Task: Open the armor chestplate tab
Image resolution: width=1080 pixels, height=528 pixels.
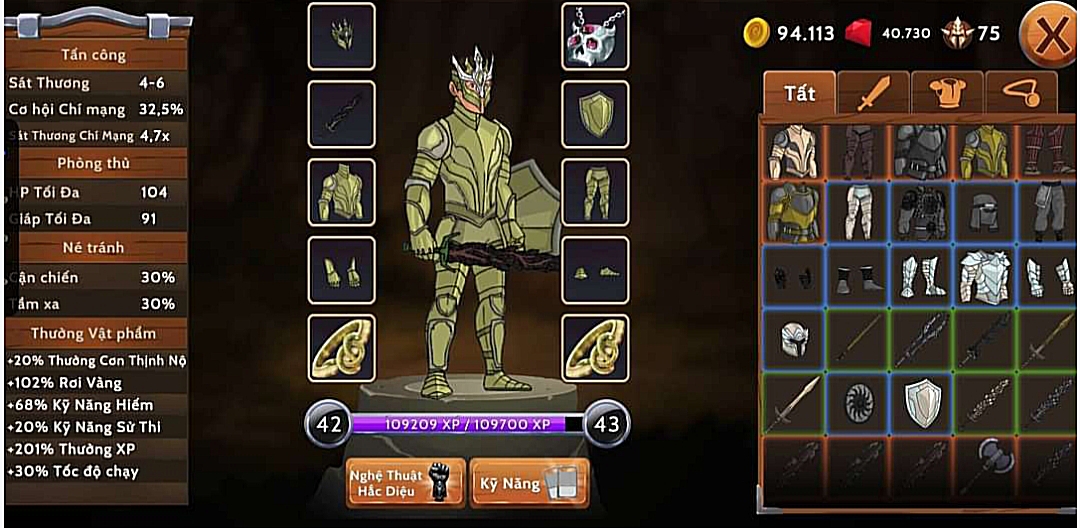Action: pyautogui.click(x=946, y=95)
